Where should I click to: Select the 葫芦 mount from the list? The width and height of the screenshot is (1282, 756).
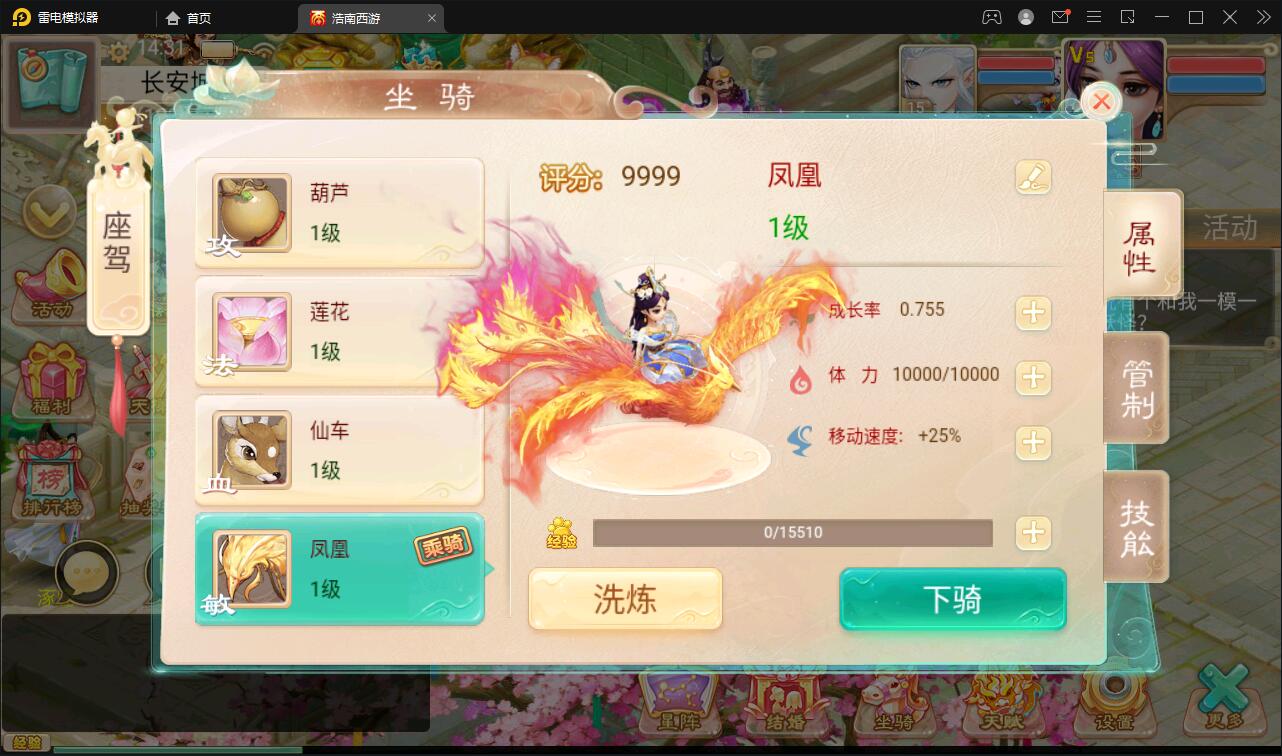(x=340, y=211)
